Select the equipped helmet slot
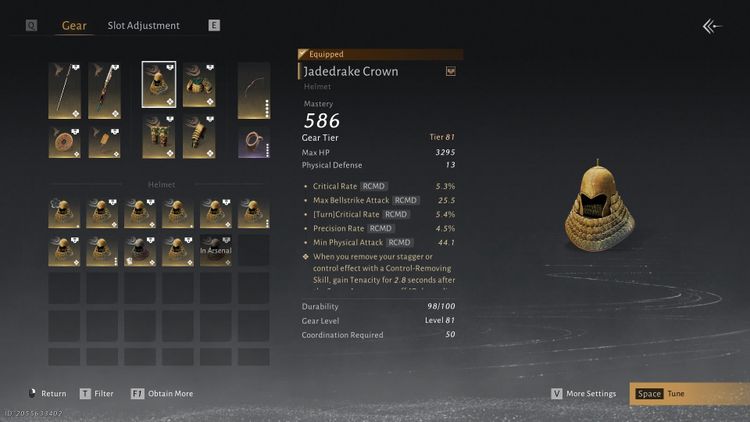The width and height of the screenshot is (750, 422). click(x=158, y=85)
